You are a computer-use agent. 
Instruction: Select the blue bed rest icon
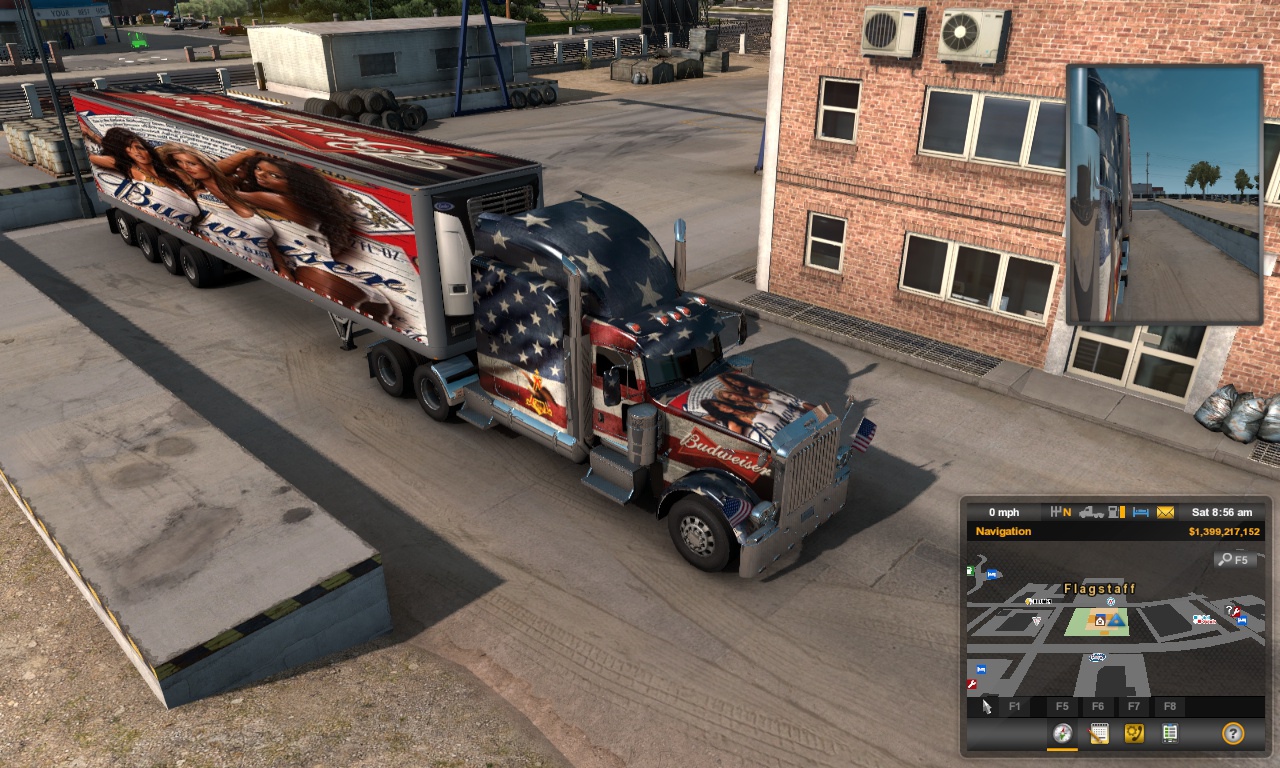click(1142, 512)
